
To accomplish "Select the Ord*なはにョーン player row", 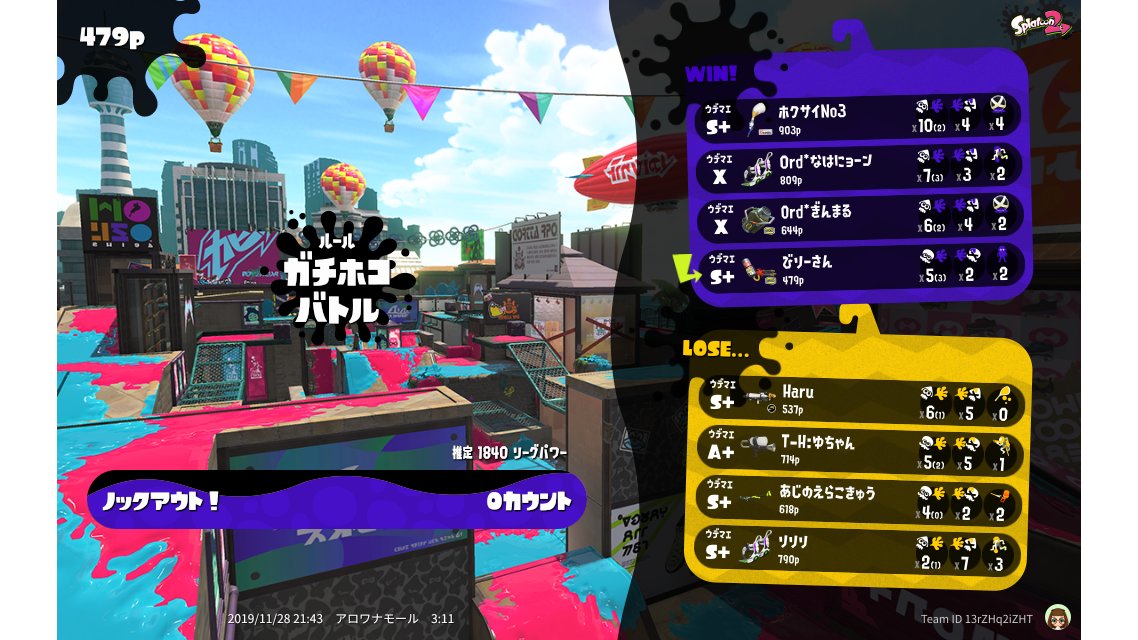I will (x=860, y=166).
